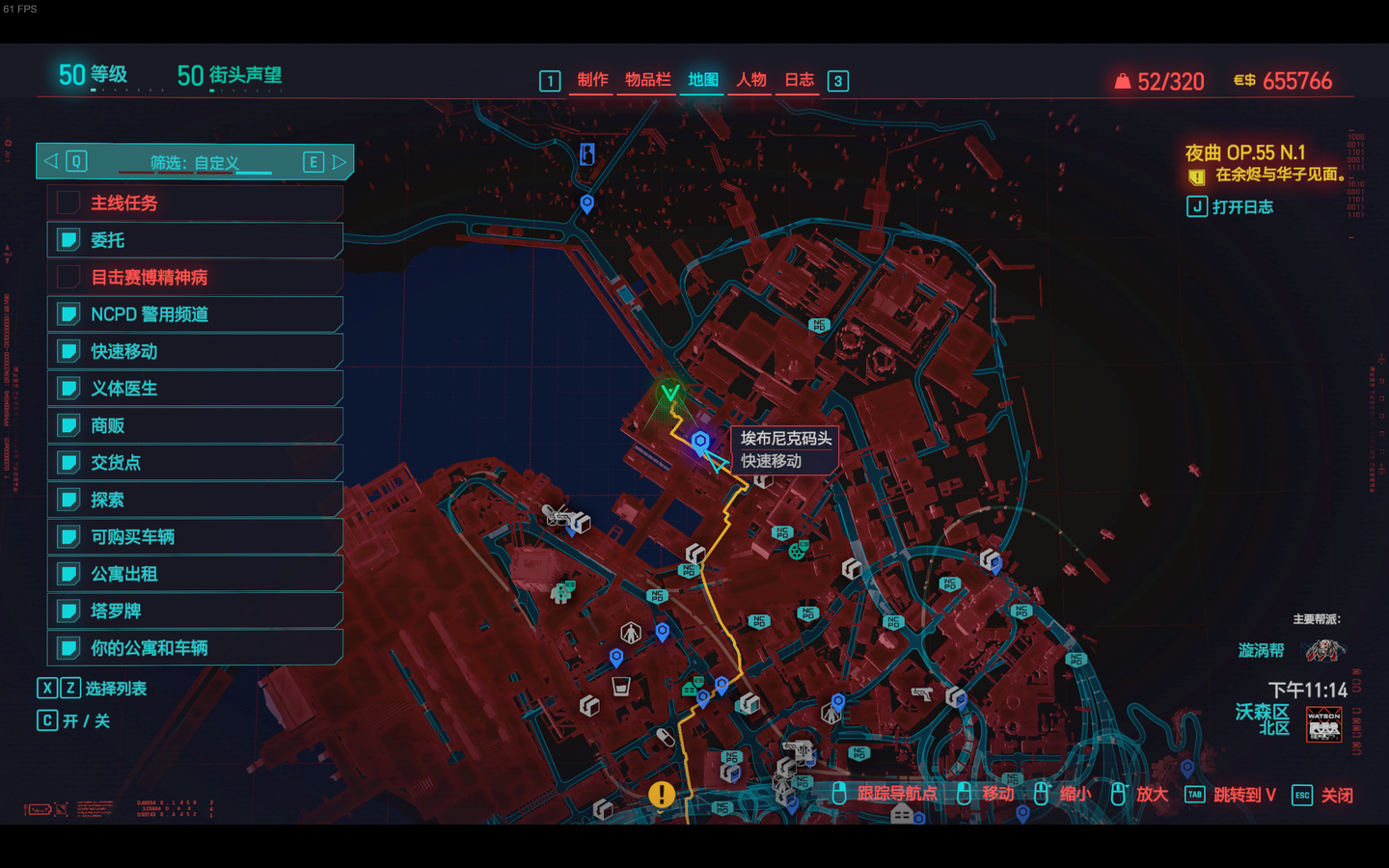Toggle the 快速移动 fast travel filter
This screenshot has height=868, width=1389.
coord(195,352)
